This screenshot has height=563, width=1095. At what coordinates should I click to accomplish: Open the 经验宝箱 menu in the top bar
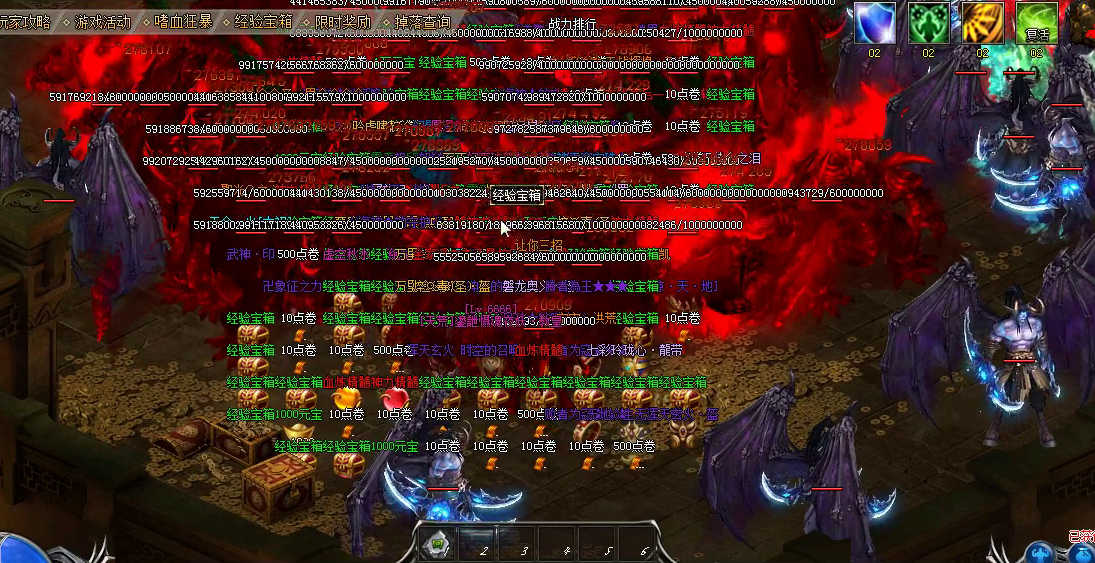point(263,21)
